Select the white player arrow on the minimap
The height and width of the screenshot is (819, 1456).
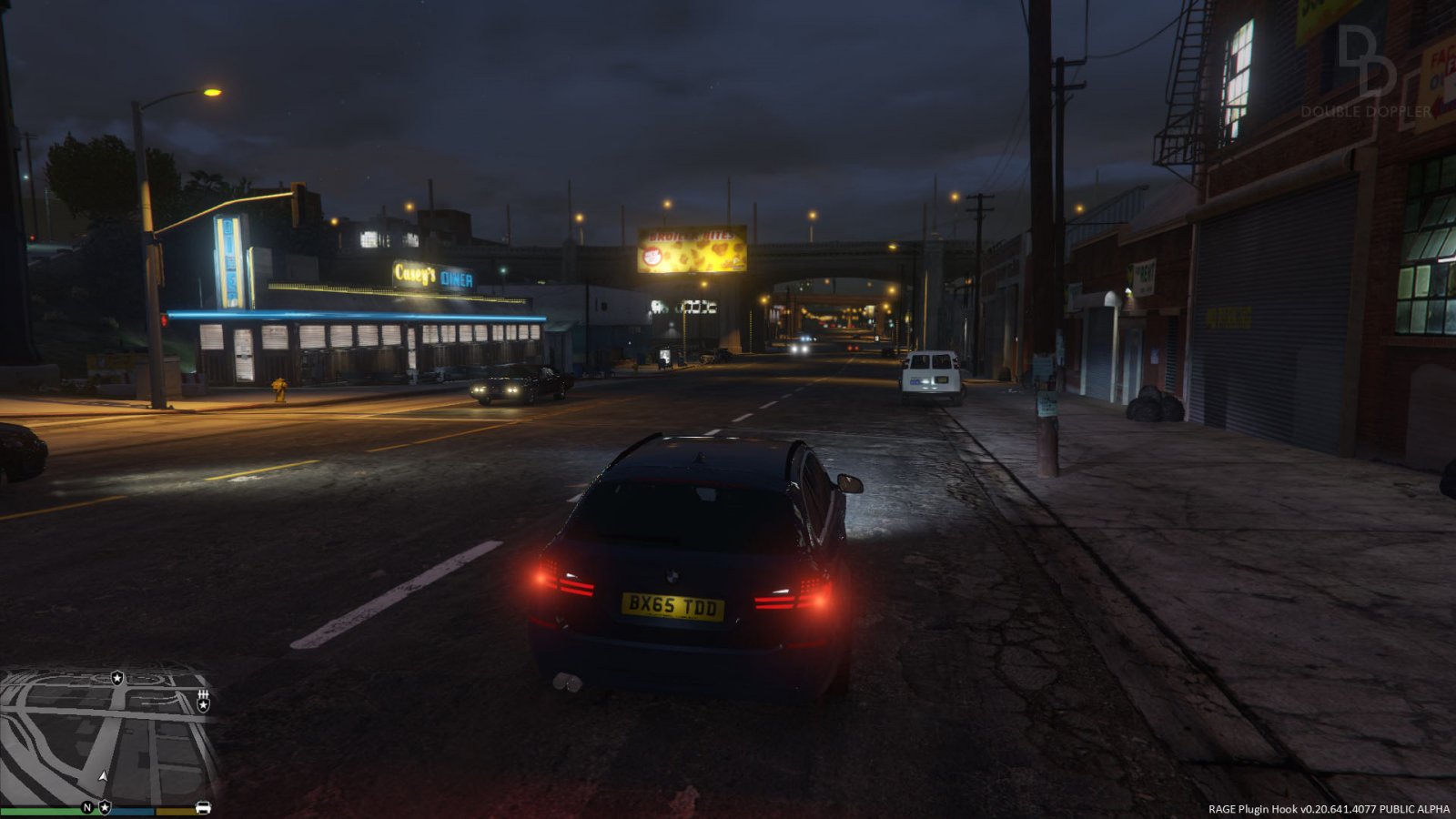[x=103, y=776]
